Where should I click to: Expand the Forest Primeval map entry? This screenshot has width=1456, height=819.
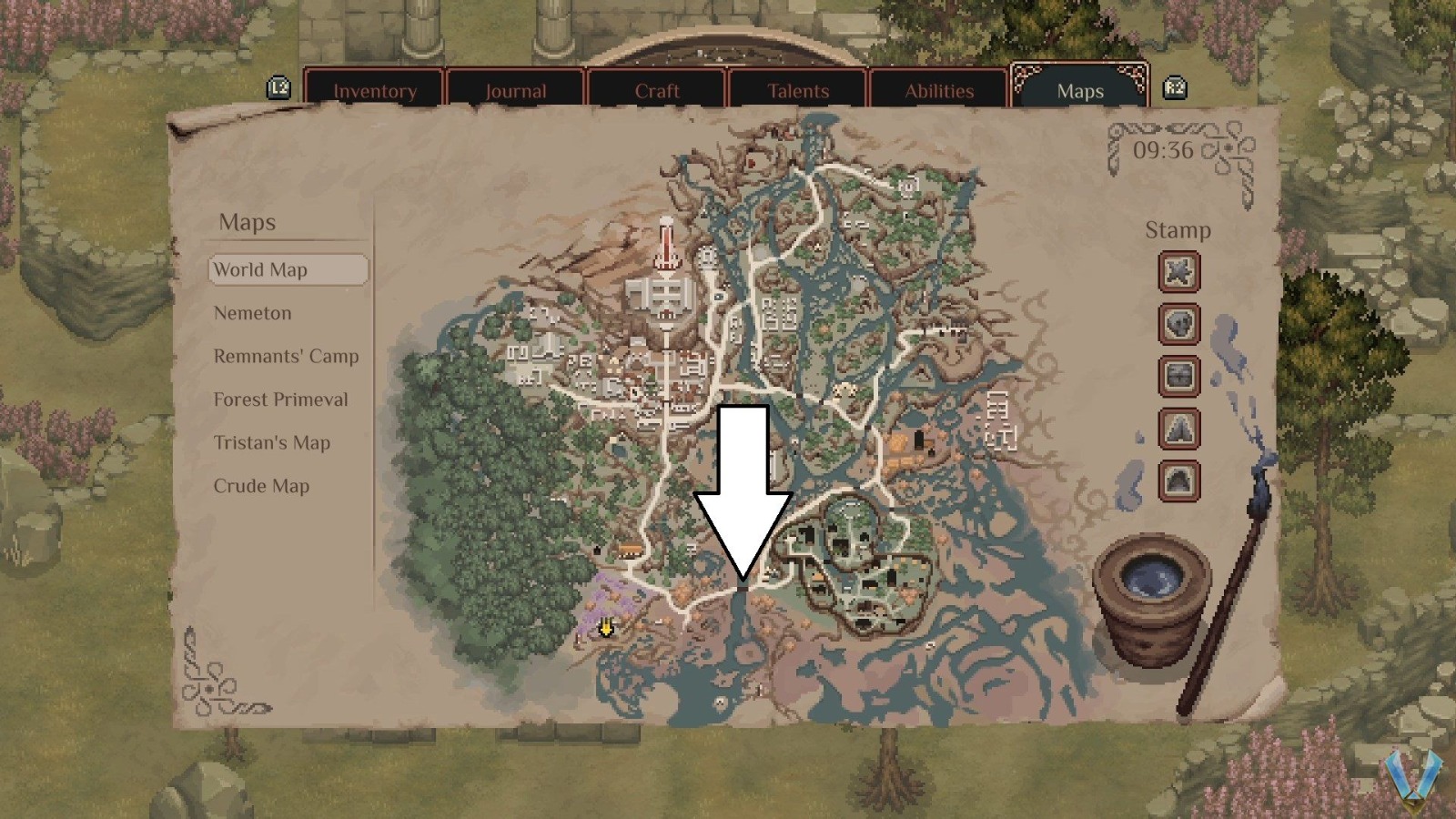pos(280,399)
